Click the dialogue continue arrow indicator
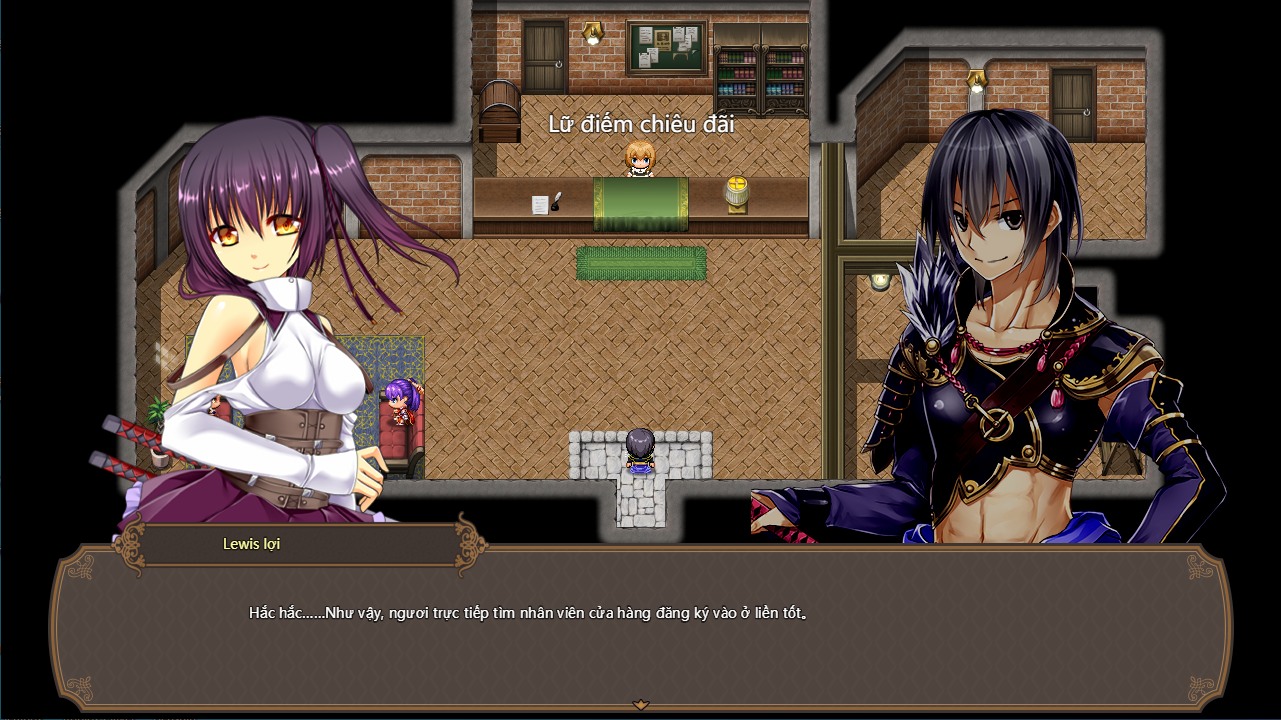 (x=641, y=705)
